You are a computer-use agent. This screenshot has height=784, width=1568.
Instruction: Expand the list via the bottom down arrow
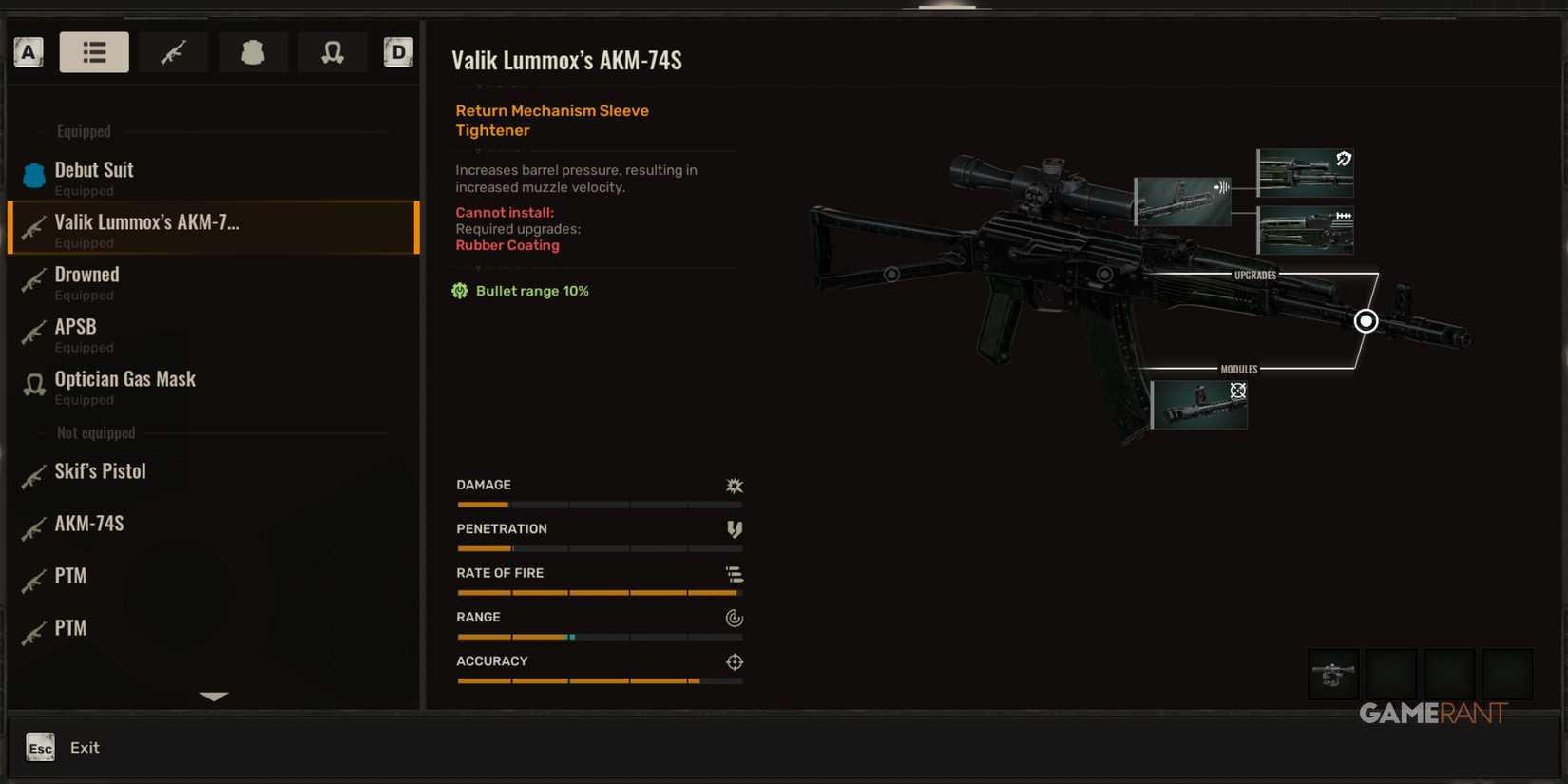click(213, 697)
